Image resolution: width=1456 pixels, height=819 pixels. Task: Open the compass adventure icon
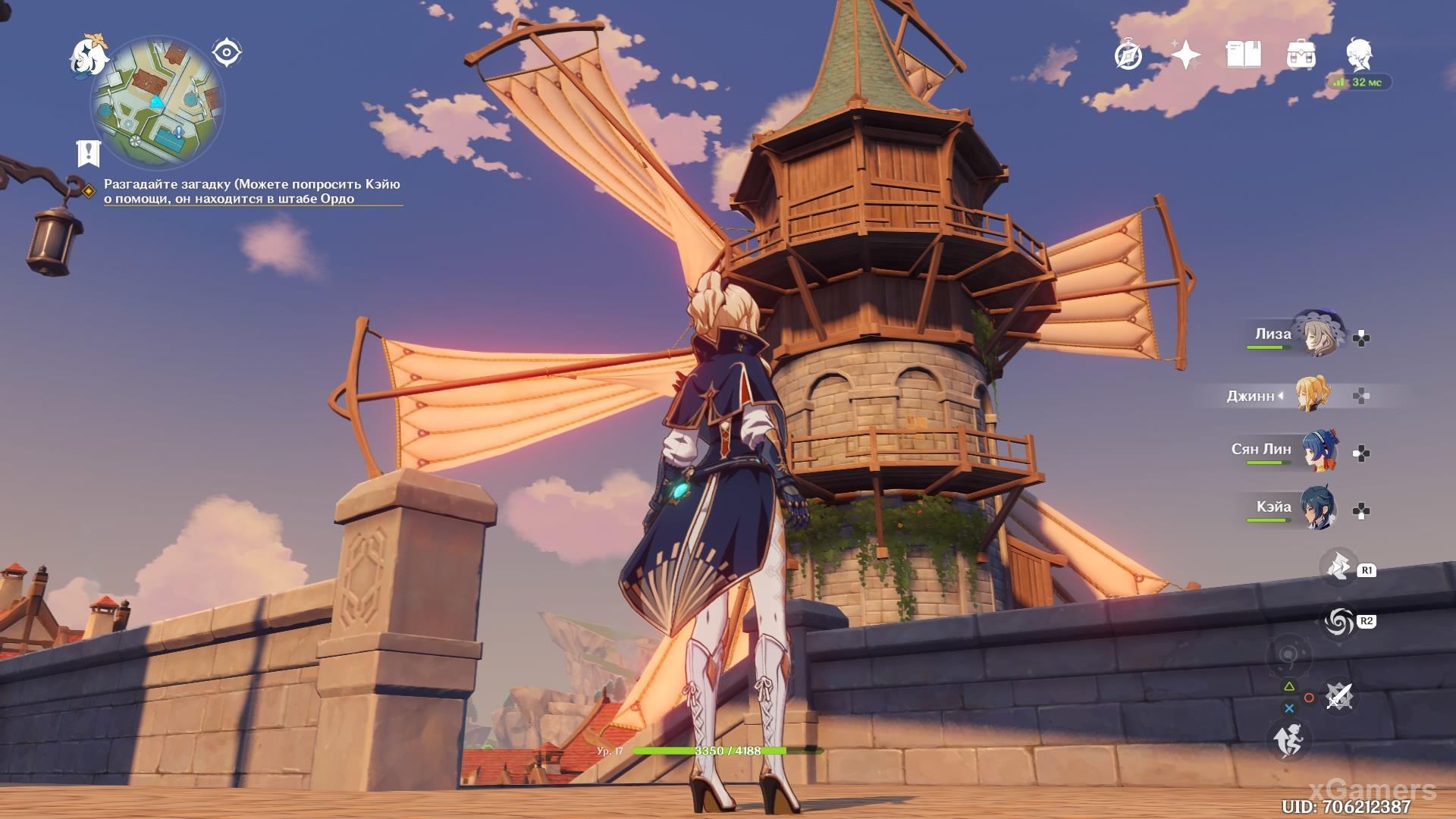click(1128, 55)
